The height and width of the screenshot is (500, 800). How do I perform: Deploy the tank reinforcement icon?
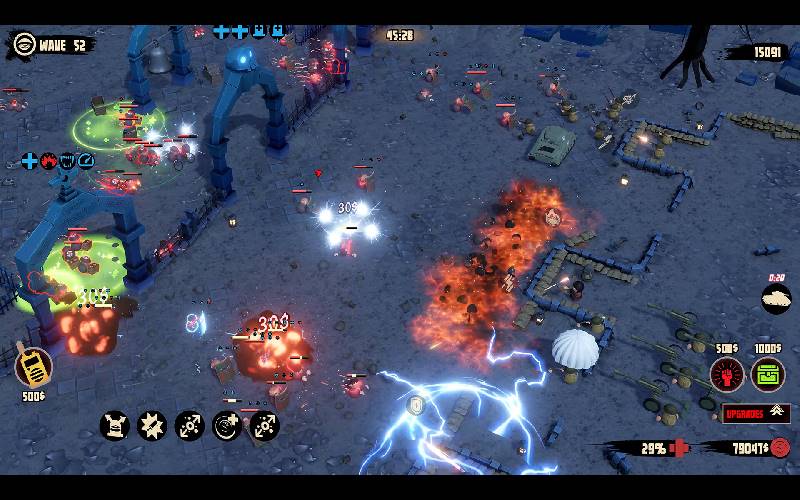click(776, 298)
